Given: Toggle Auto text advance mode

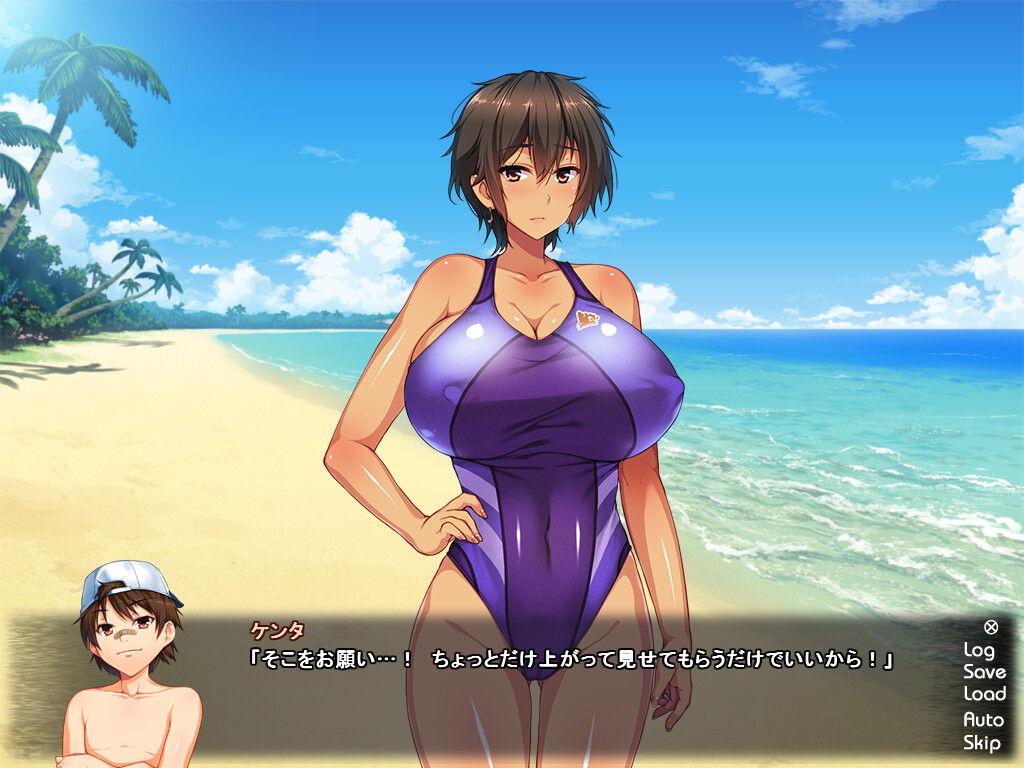Looking at the screenshot, I should click(x=983, y=719).
